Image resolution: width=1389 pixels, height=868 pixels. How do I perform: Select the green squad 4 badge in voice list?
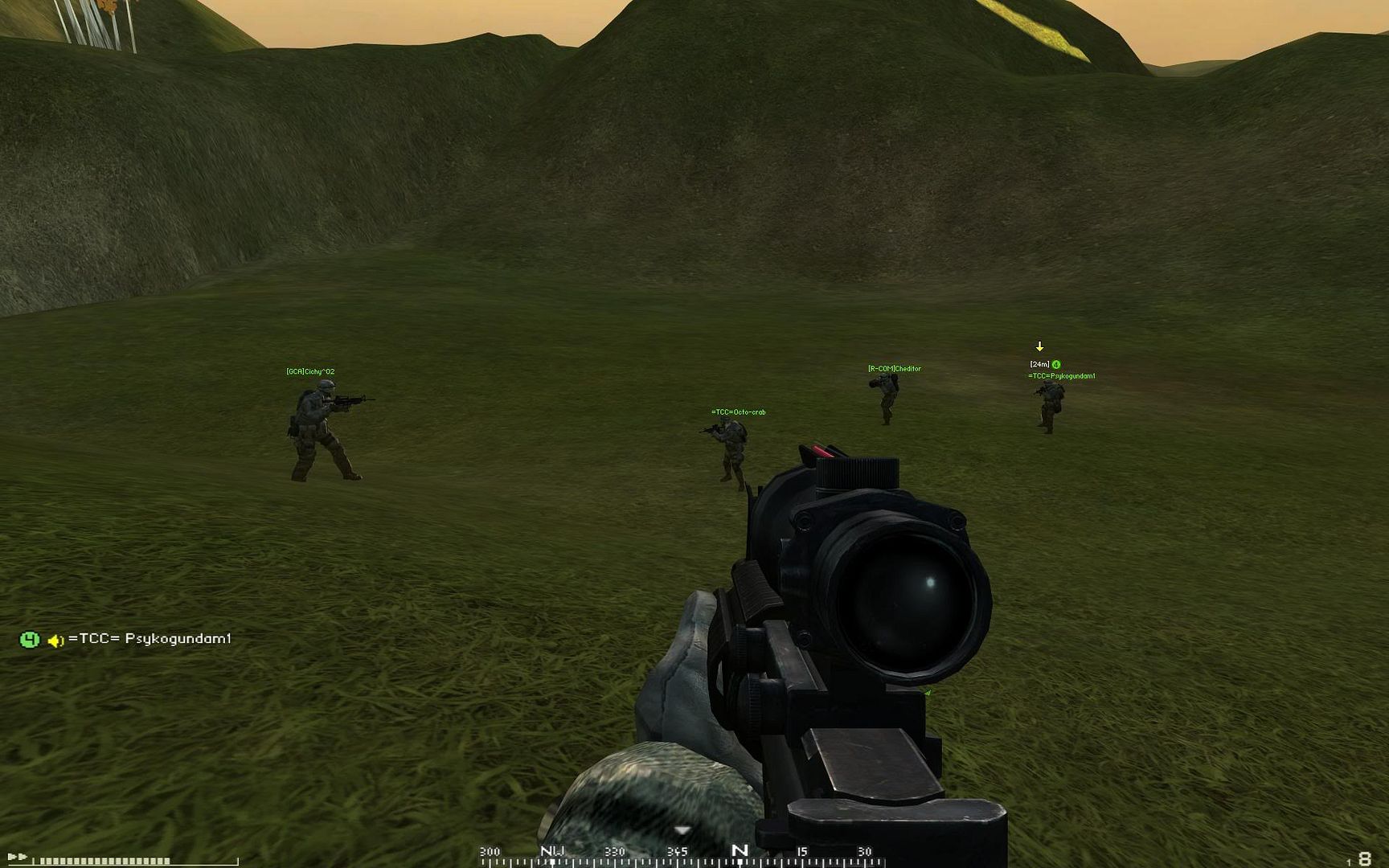(x=30, y=640)
